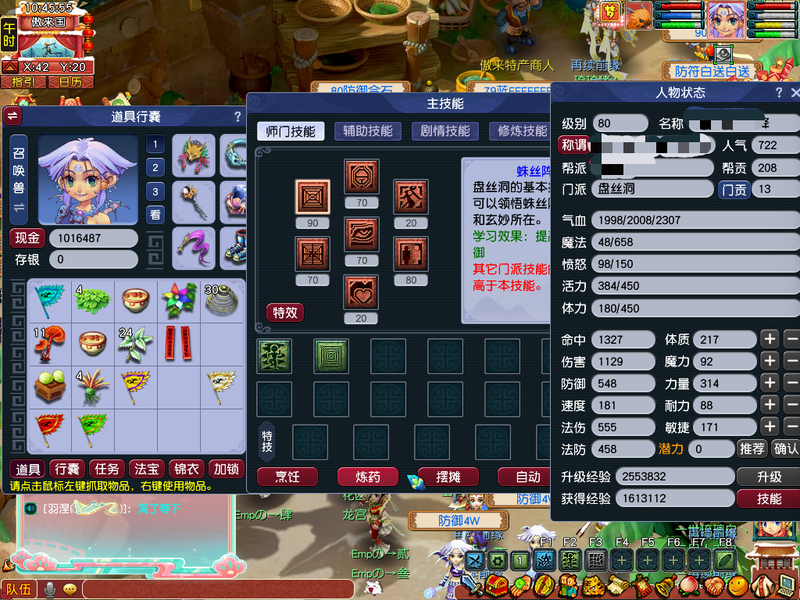Switch inventory to the 行囊 tab

(67, 469)
